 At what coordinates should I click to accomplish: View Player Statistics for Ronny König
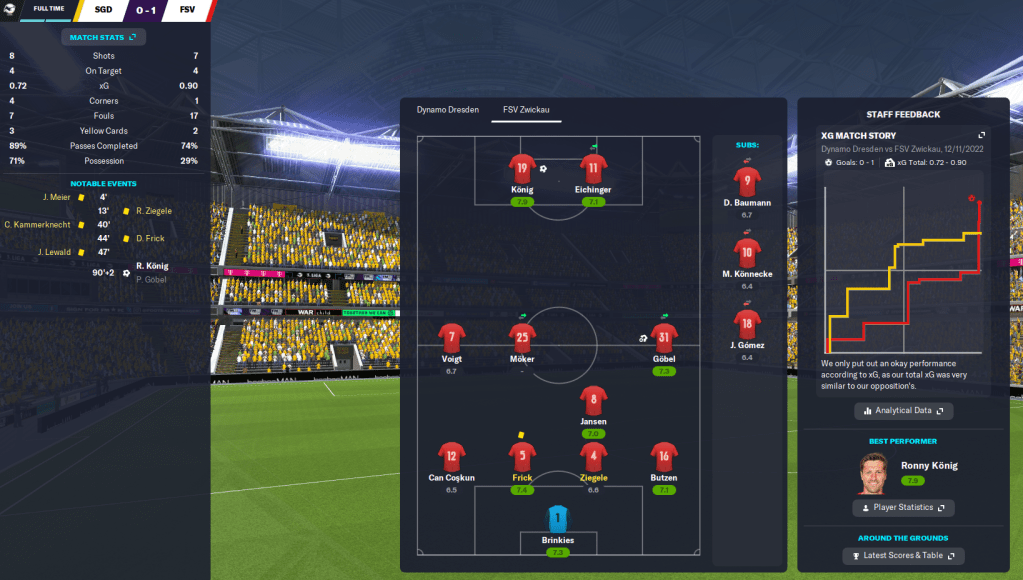[903, 508]
